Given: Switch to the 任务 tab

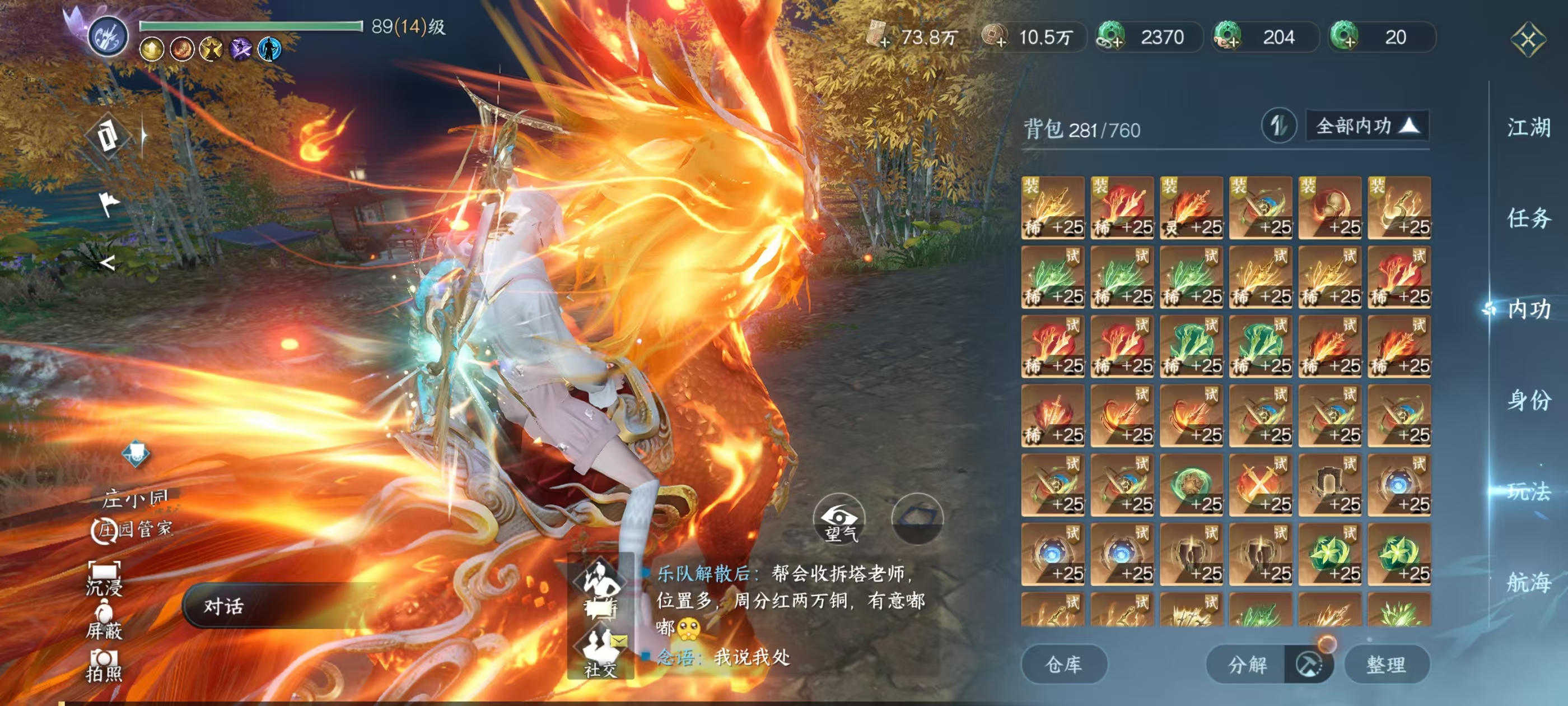Looking at the screenshot, I should [x=1528, y=218].
